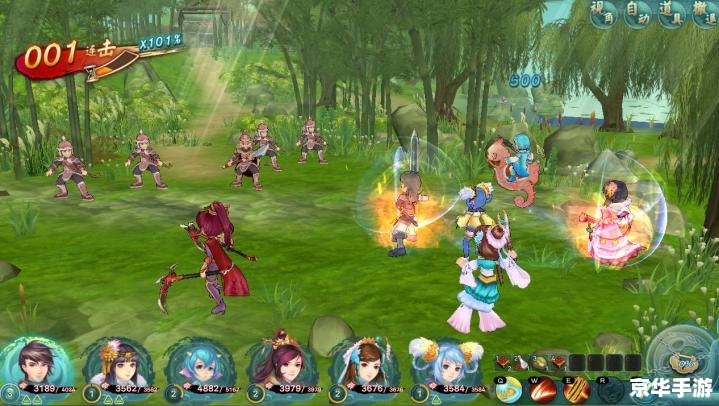Choose the teal-haired girl portrait
Viewport: 719px width, 406px height.
188,367
